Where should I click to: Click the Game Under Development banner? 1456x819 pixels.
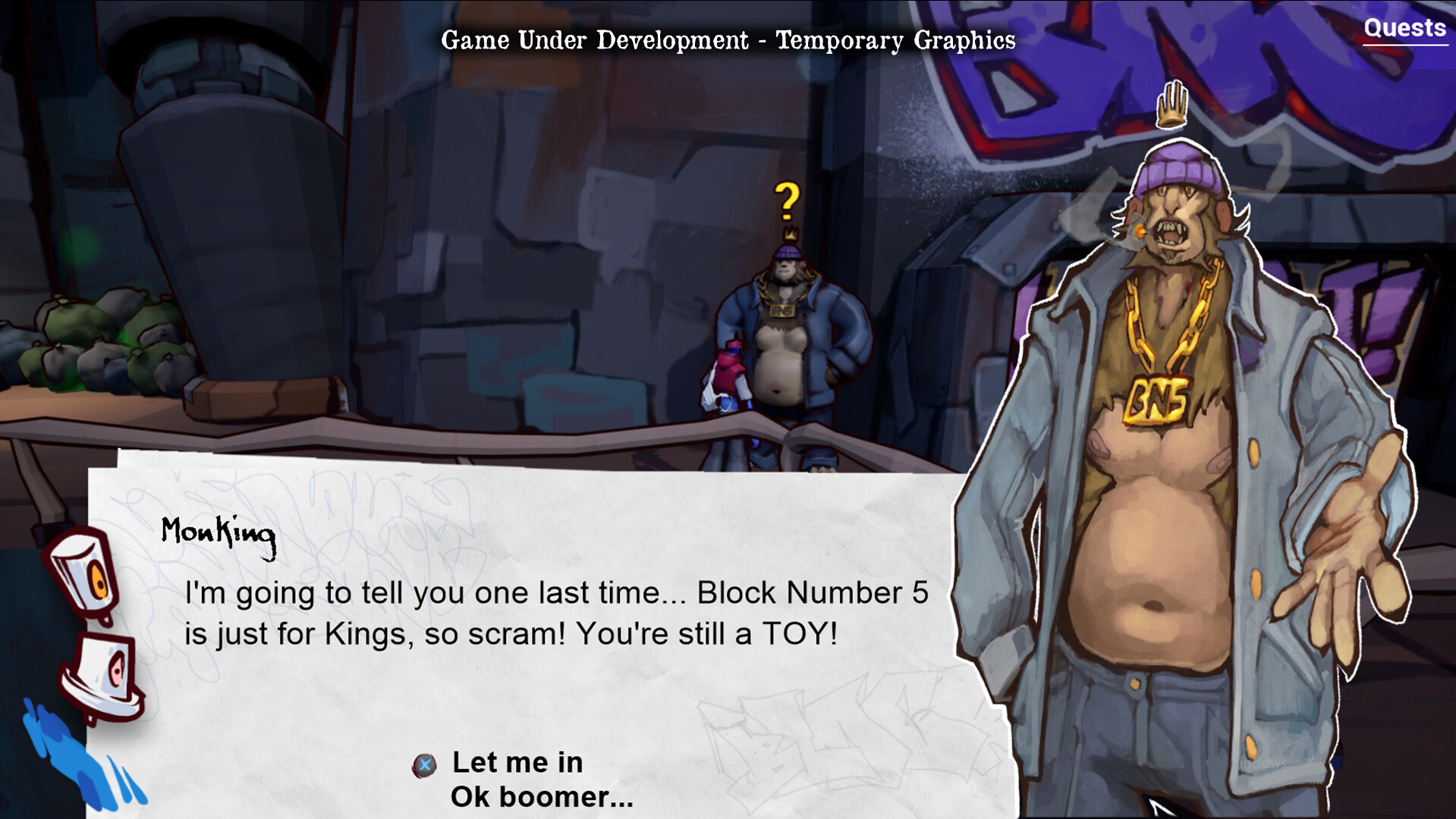point(728,39)
